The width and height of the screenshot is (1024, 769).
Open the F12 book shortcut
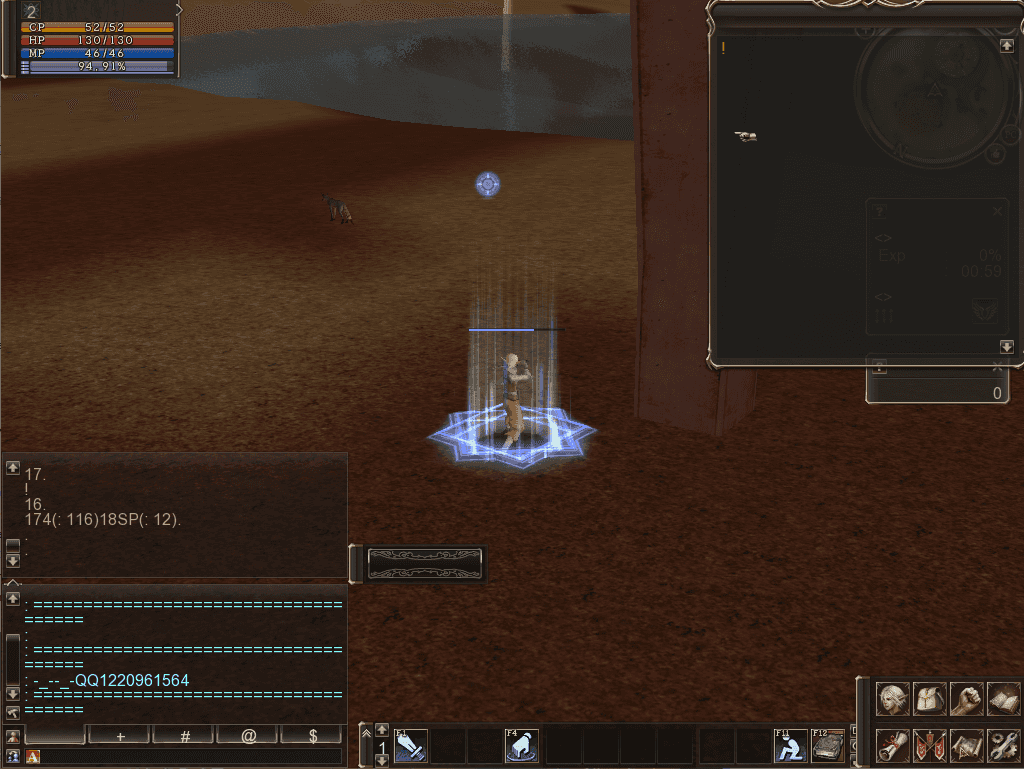828,745
